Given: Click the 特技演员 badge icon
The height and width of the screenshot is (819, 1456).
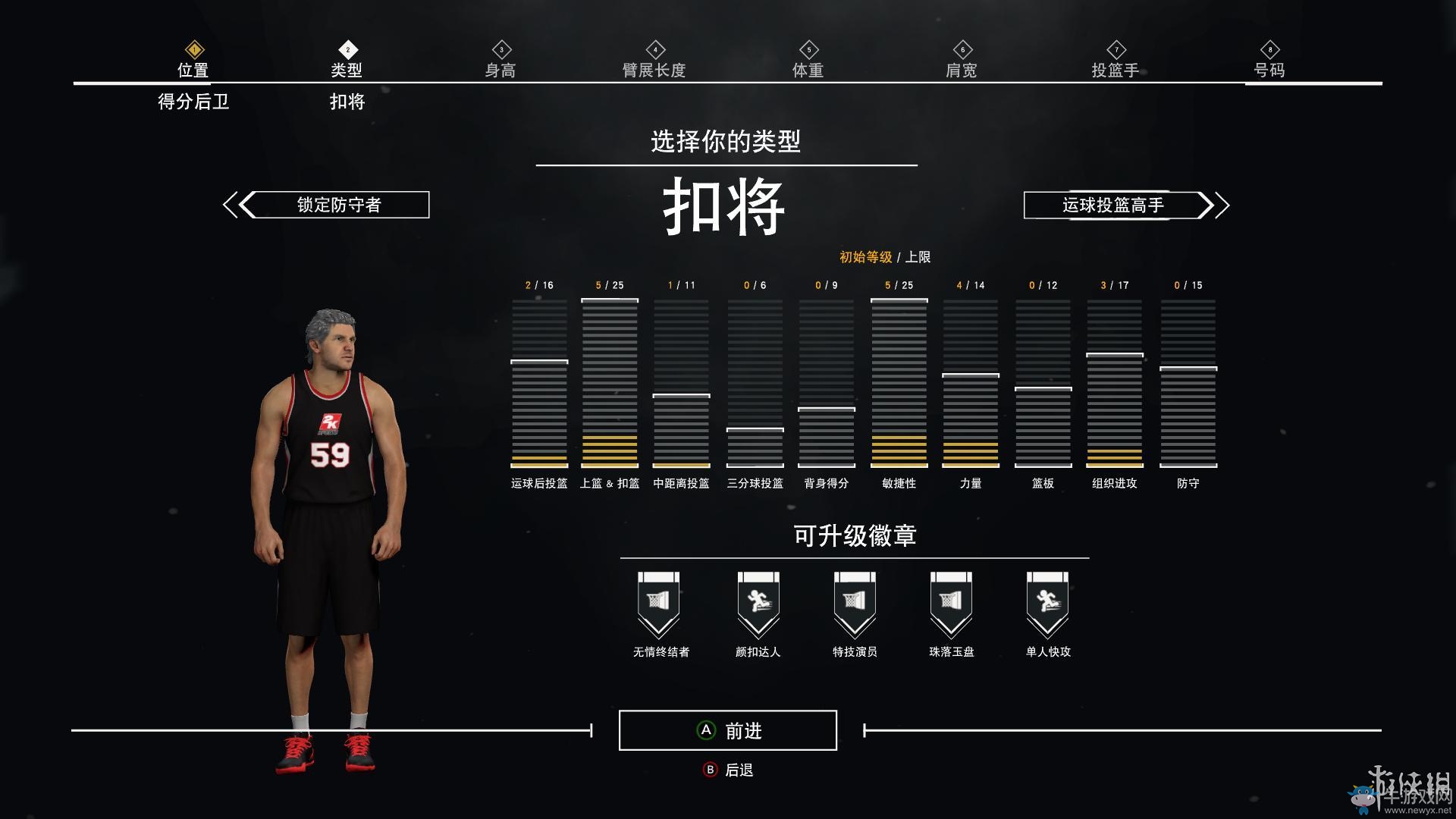Looking at the screenshot, I should 854,601.
